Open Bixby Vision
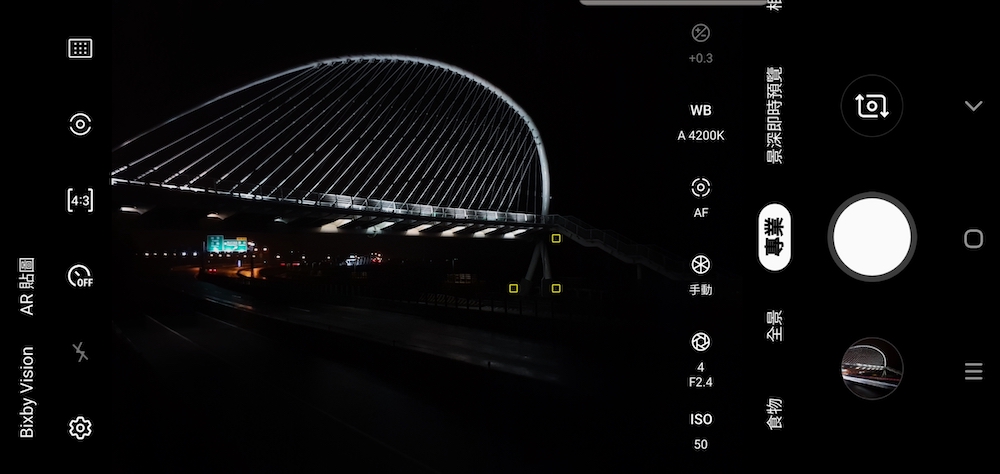Image resolution: width=1000 pixels, height=474 pixels. pyautogui.click(x=27, y=392)
